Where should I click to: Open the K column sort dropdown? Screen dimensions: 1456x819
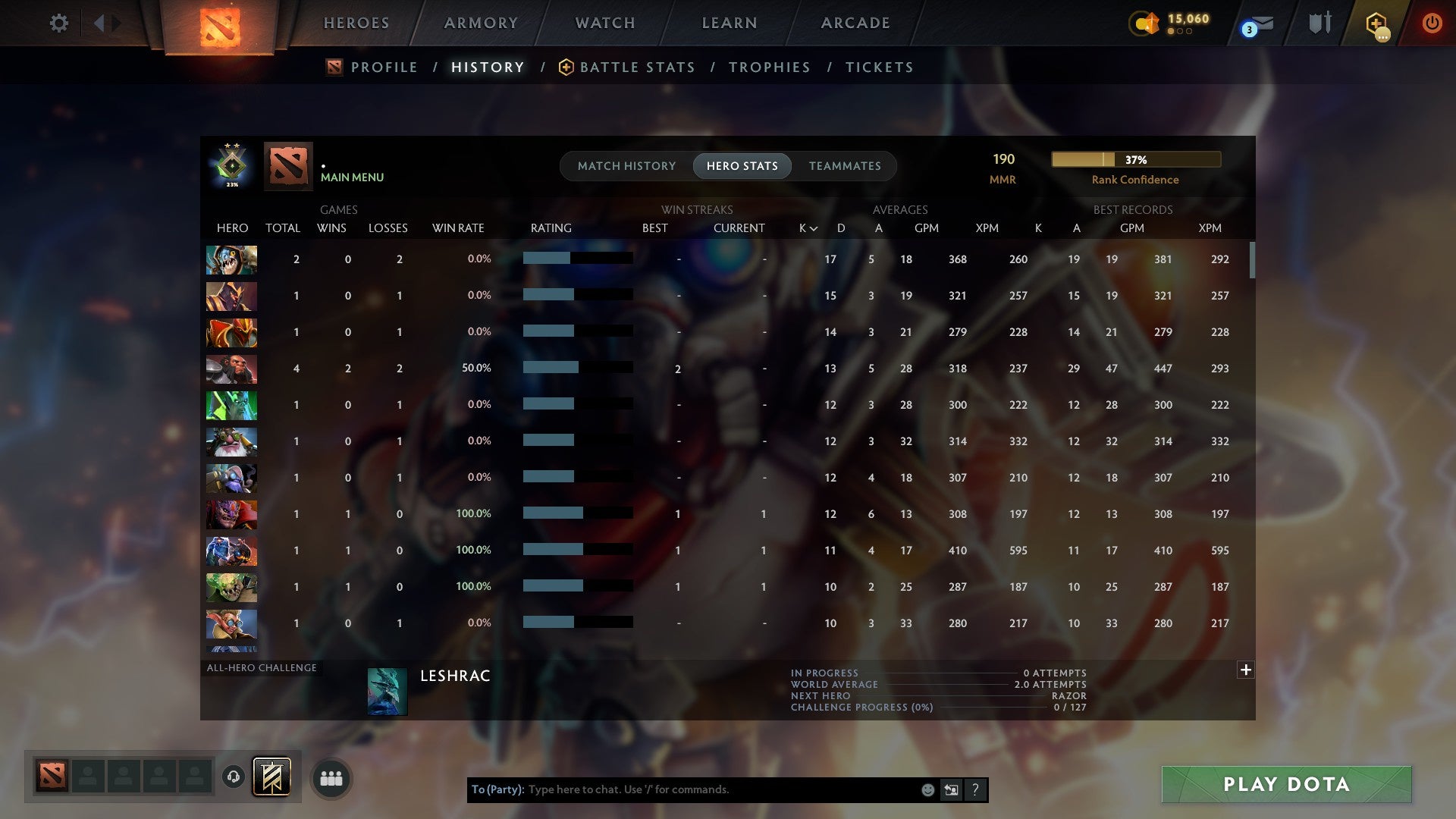[x=806, y=227]
